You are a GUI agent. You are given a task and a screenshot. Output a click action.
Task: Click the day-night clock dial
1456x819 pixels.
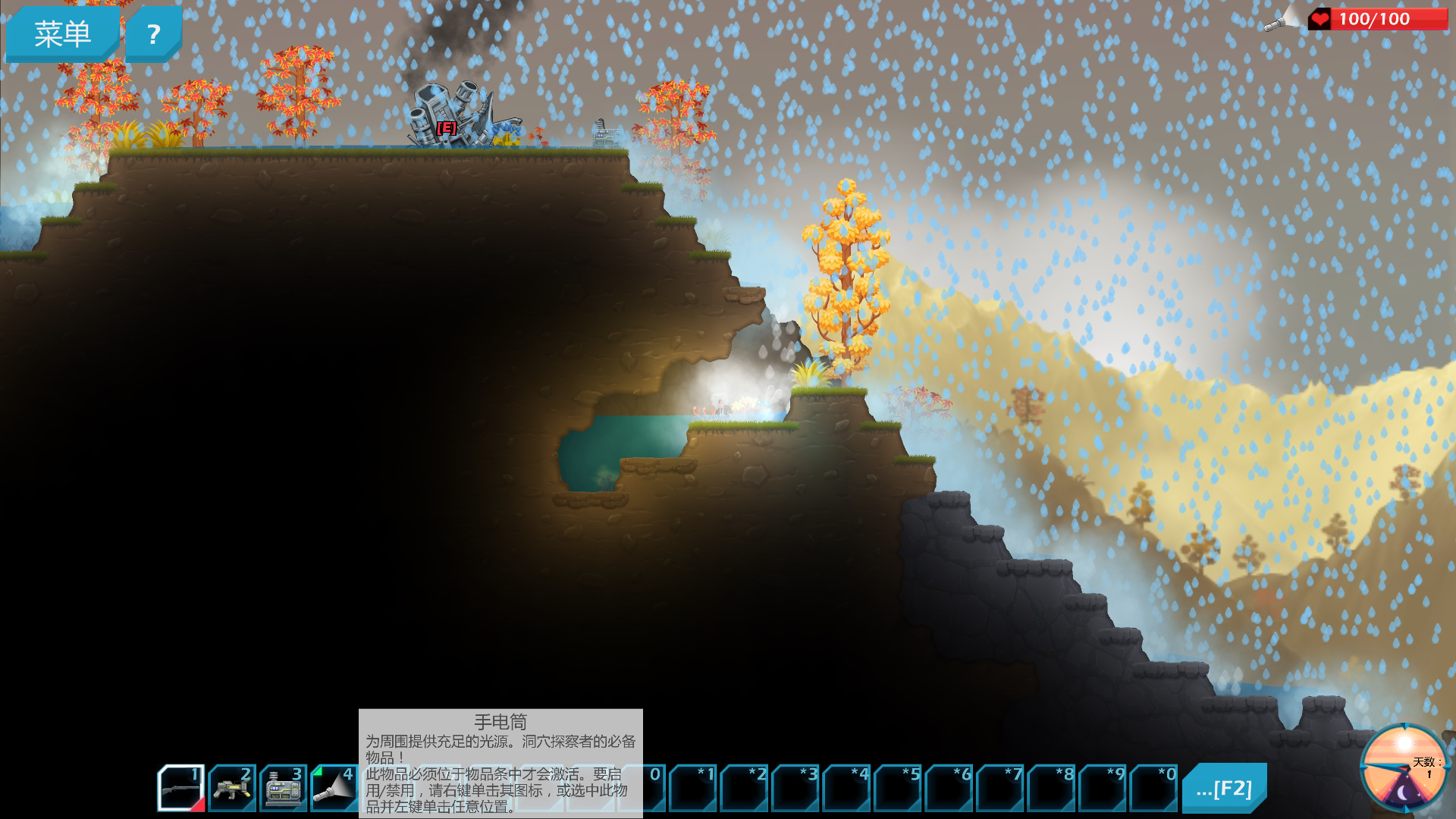(1404, 767)
